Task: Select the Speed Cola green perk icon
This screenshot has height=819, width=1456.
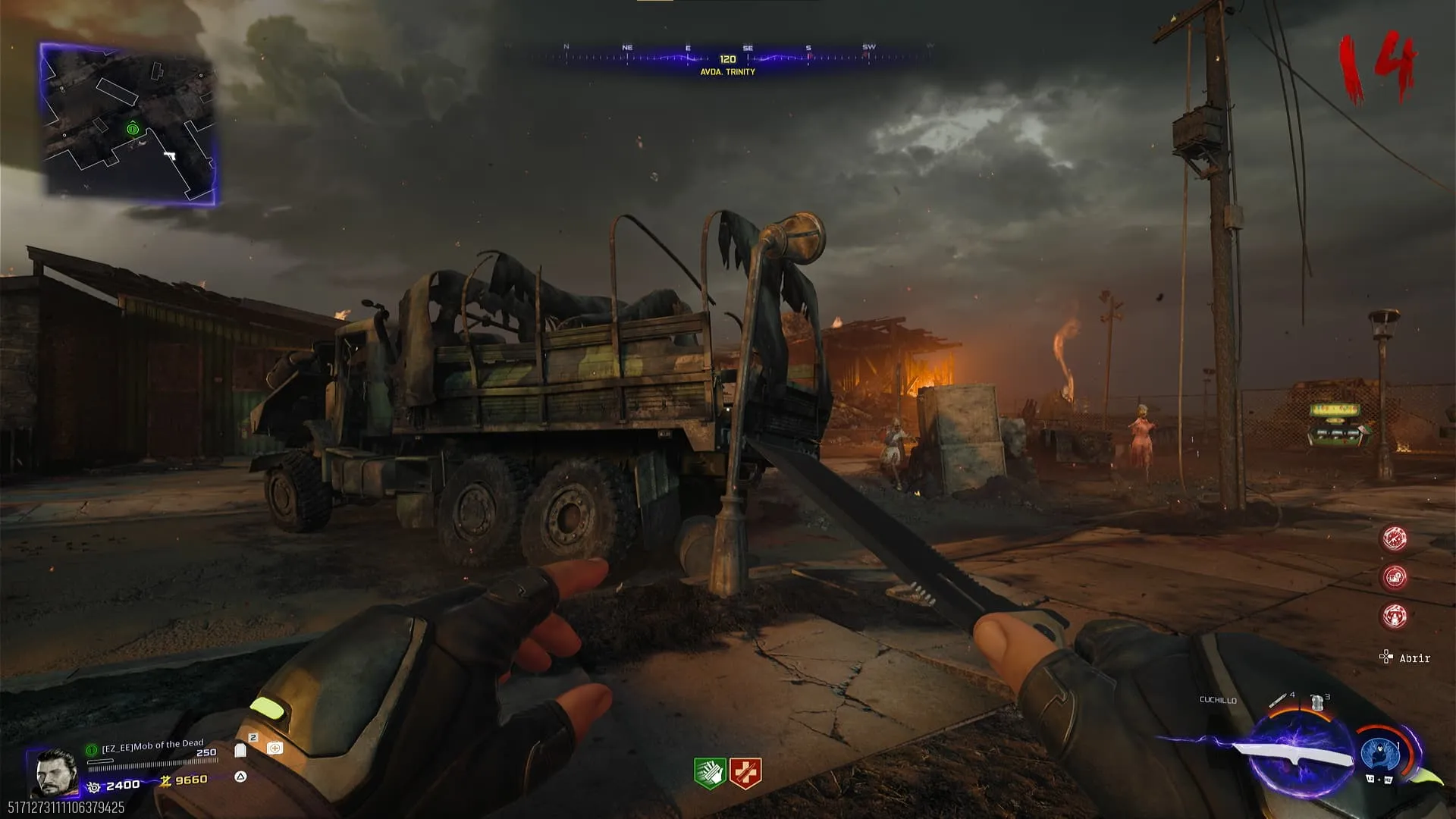Action: (x=710, y=773)
